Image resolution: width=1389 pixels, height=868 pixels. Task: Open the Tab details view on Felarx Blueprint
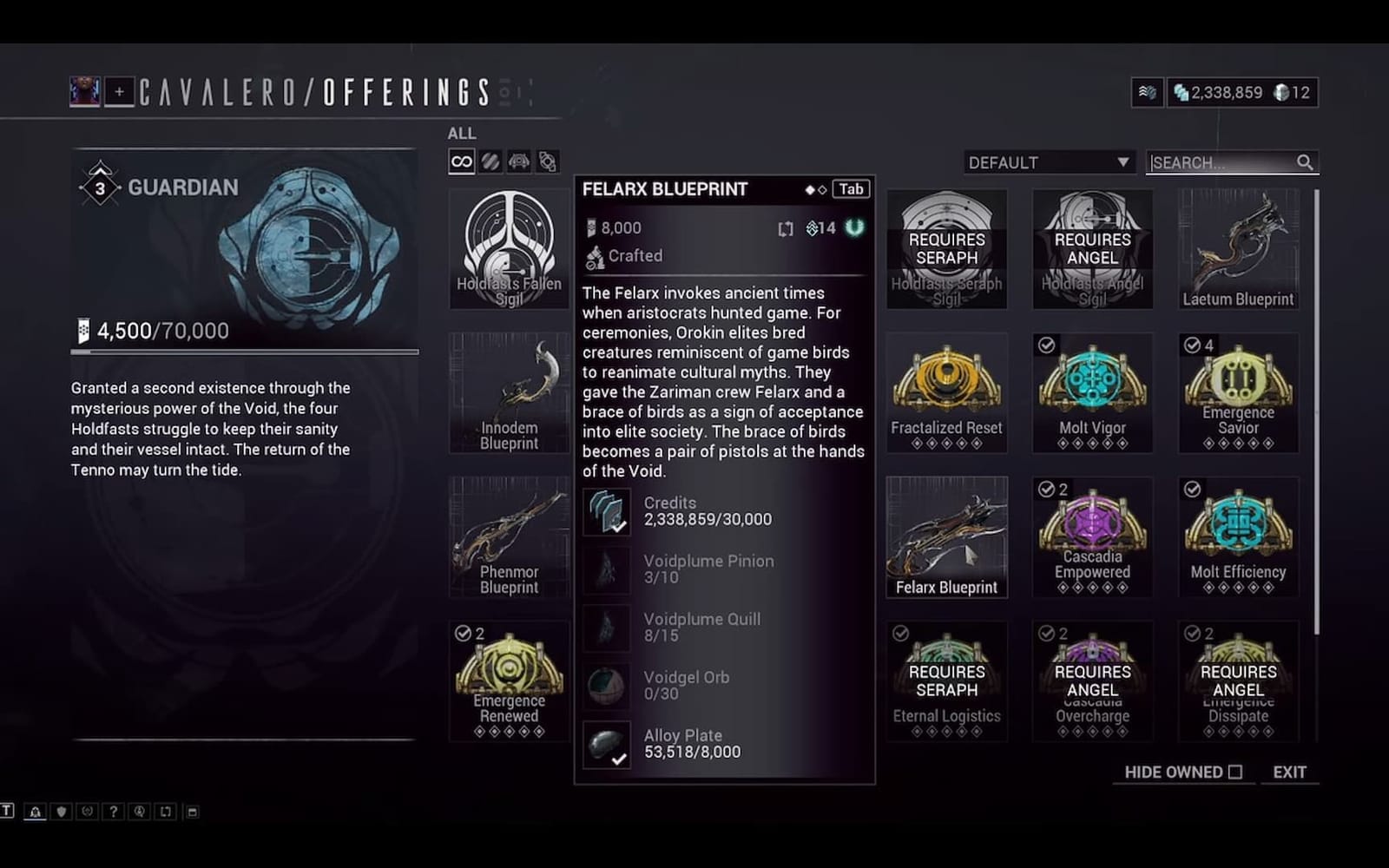point(849,188)
